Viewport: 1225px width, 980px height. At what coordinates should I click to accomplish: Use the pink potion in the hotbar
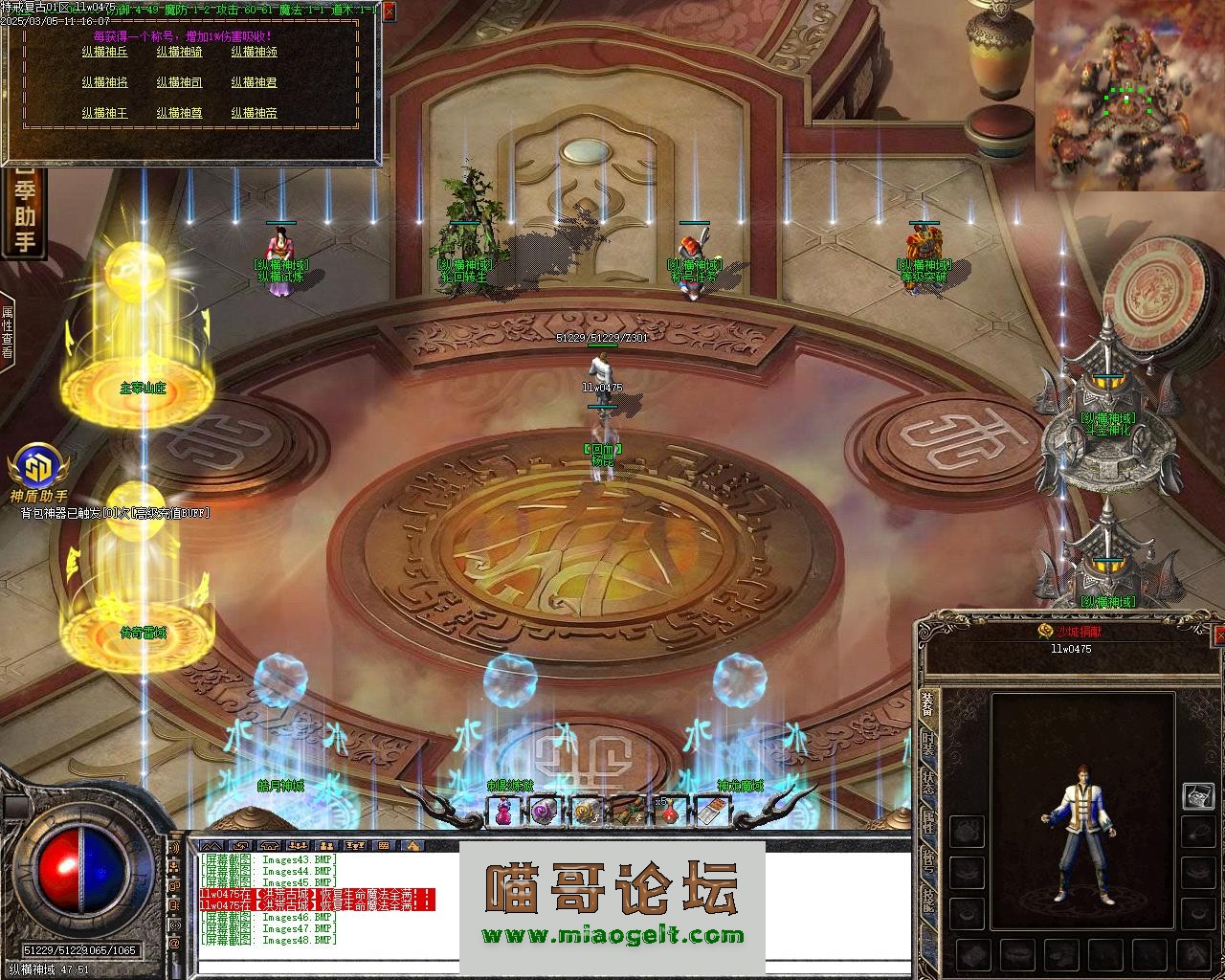(504, 812)
